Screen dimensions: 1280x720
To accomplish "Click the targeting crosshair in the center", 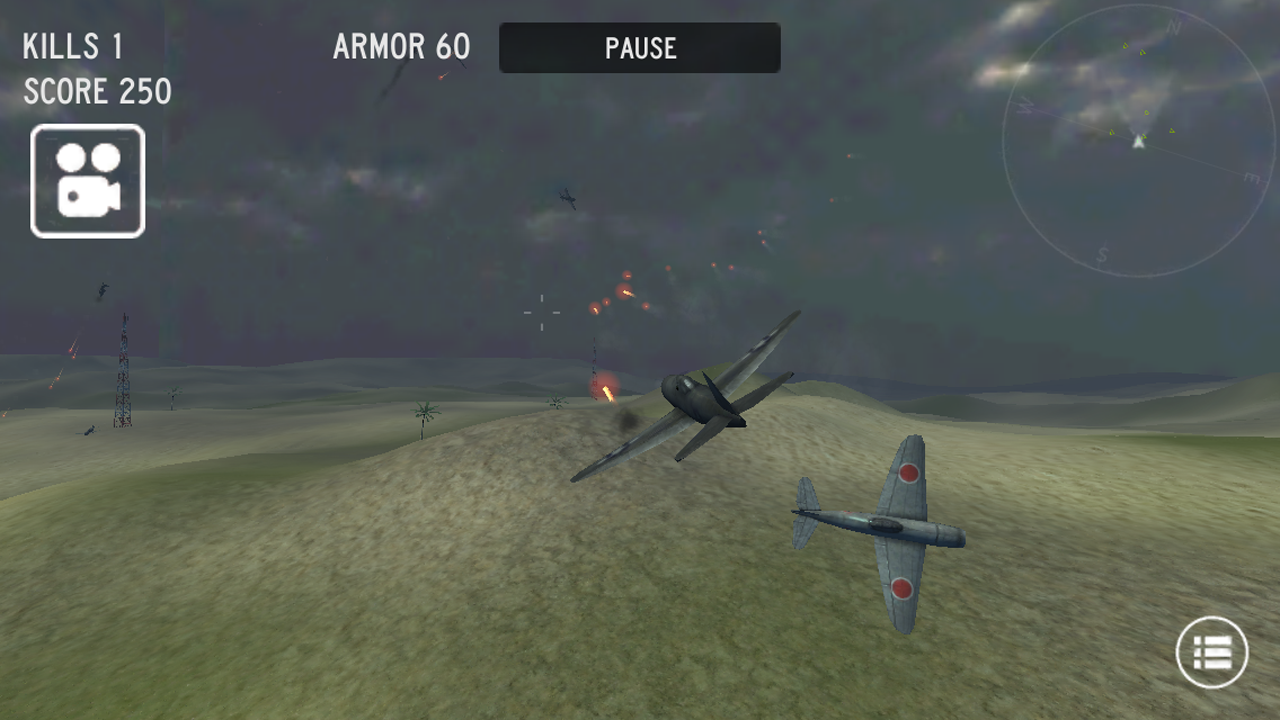I will (541, 313).
